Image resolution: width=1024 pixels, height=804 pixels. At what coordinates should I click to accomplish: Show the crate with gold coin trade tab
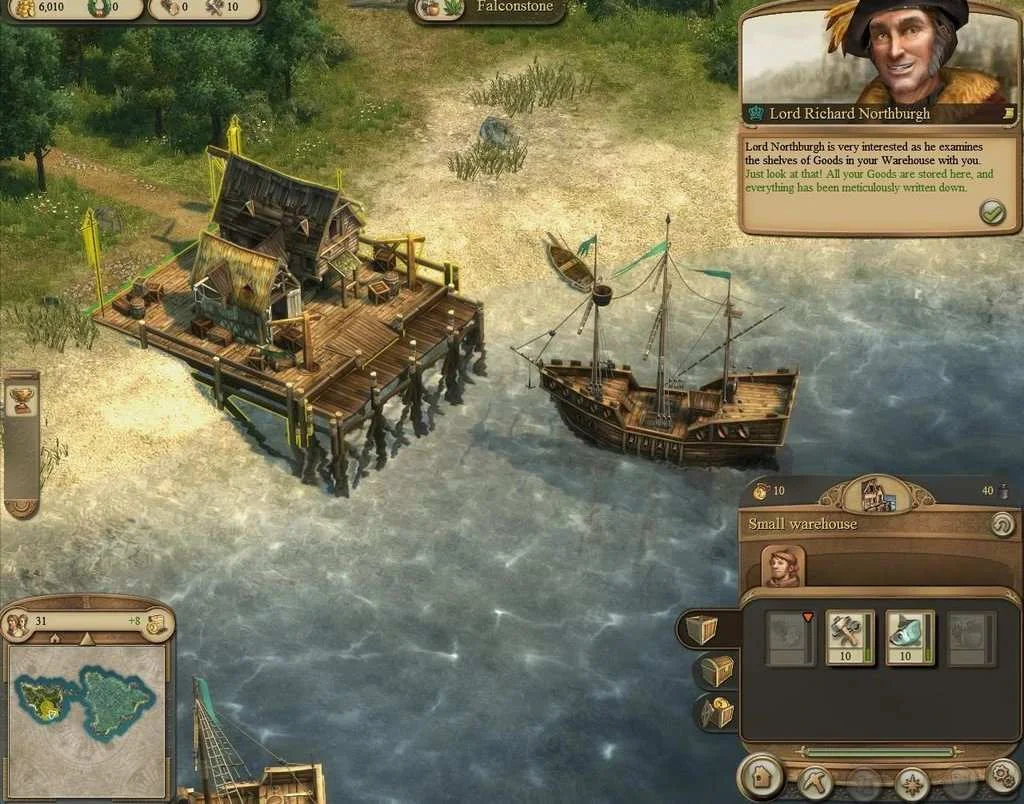click(x=716, y=711)
